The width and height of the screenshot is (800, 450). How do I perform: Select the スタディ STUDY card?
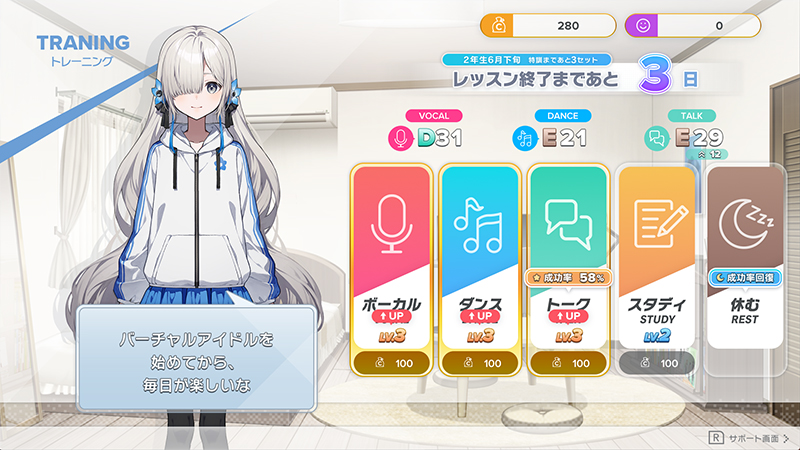656,265
